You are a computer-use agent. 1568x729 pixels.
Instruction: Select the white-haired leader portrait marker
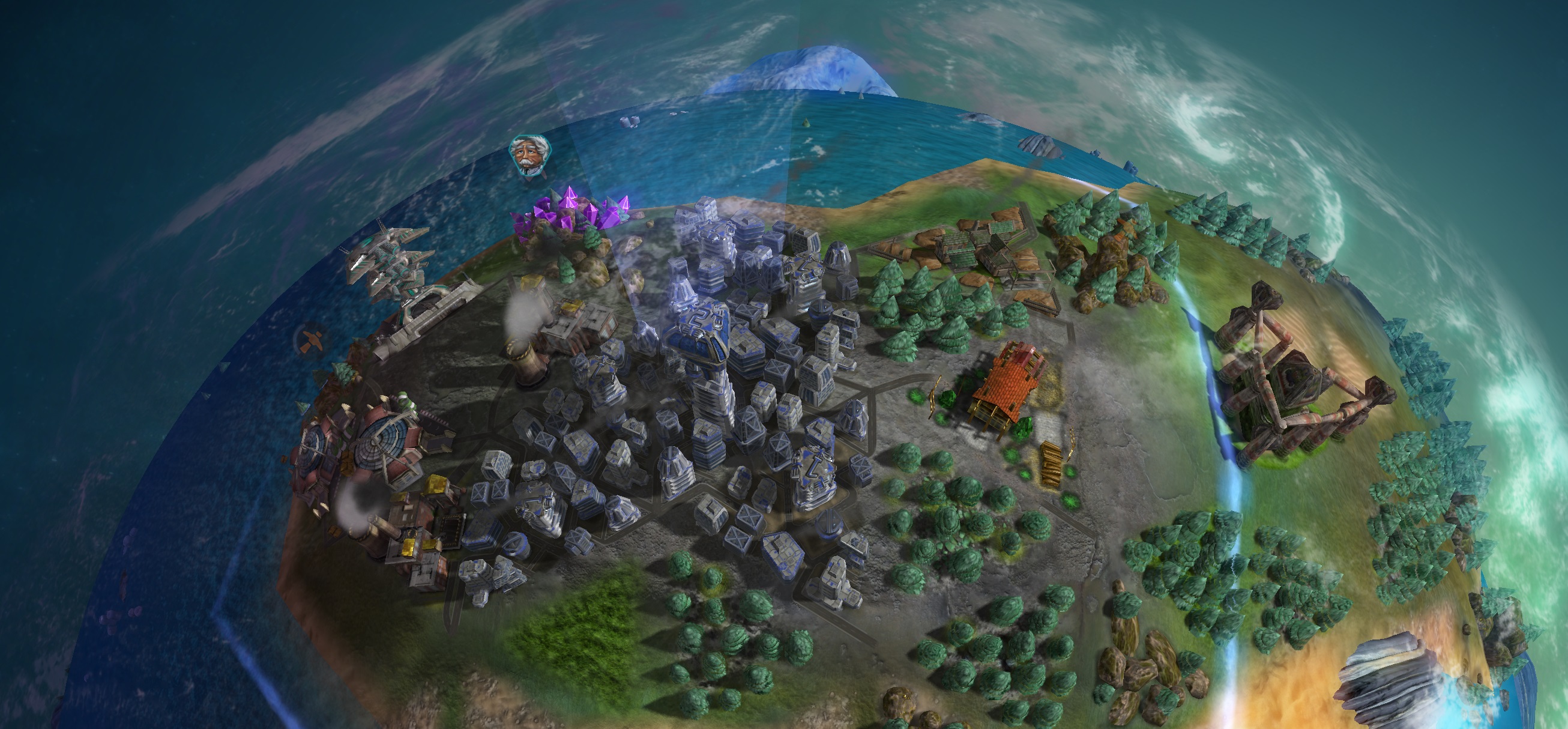click(528, 155)
